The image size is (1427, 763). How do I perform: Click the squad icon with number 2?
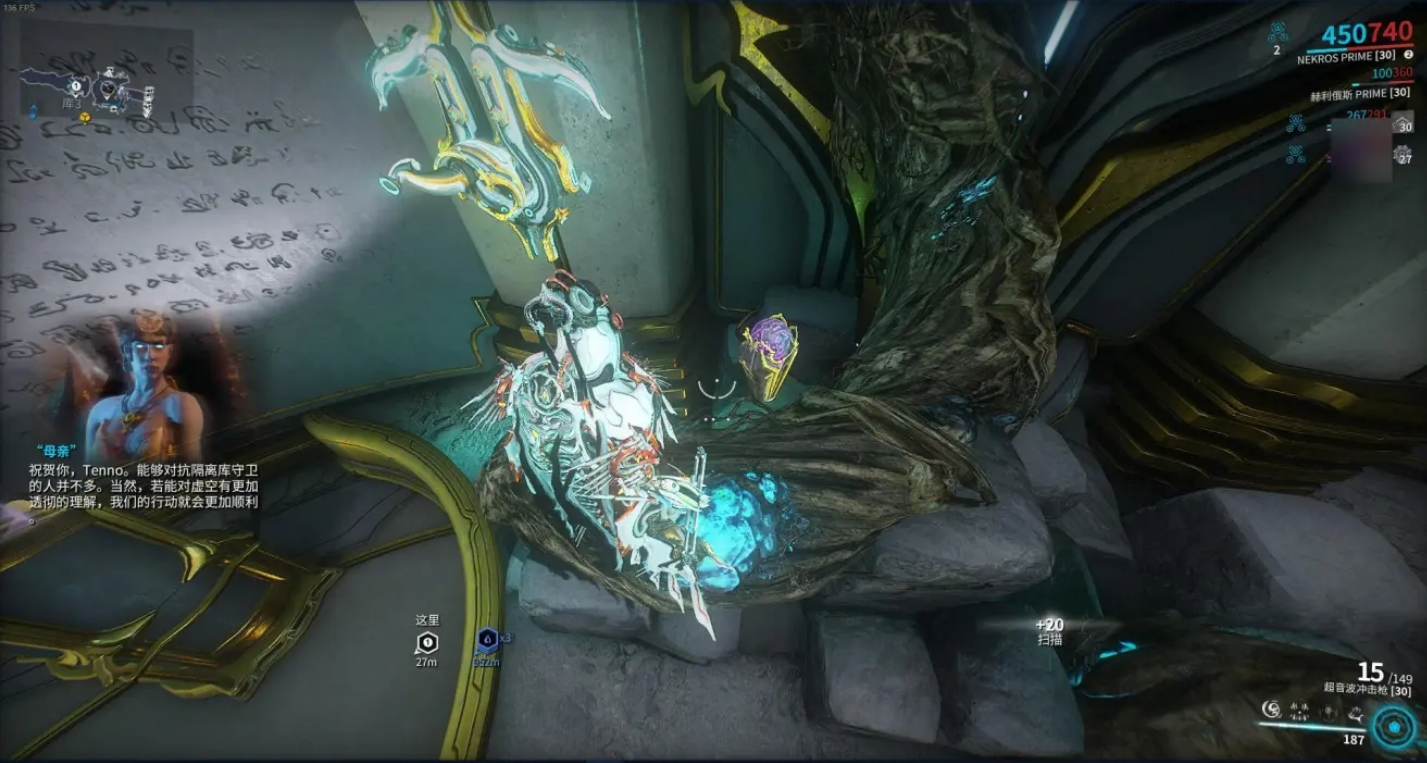pyautogui.click(x=1277, y=36)
